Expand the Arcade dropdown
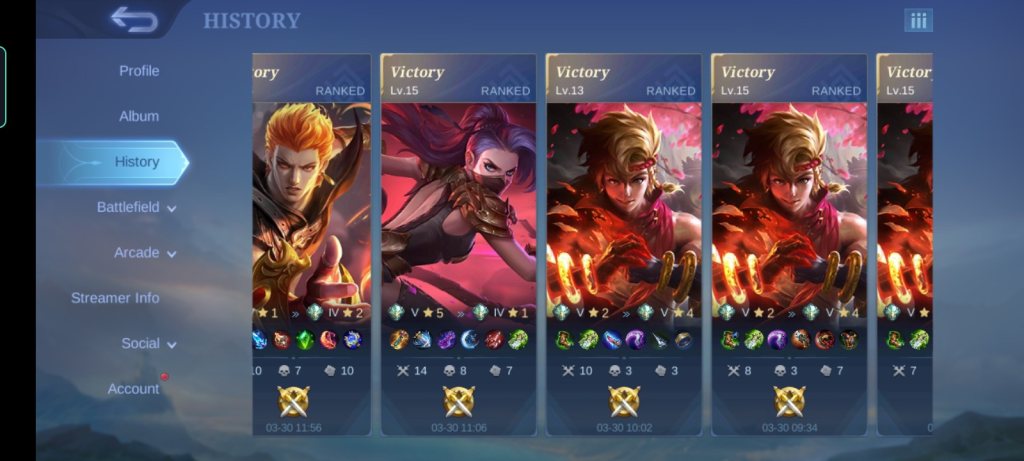The width and height of the screenshot is (1024, 461). click(145, 253)
